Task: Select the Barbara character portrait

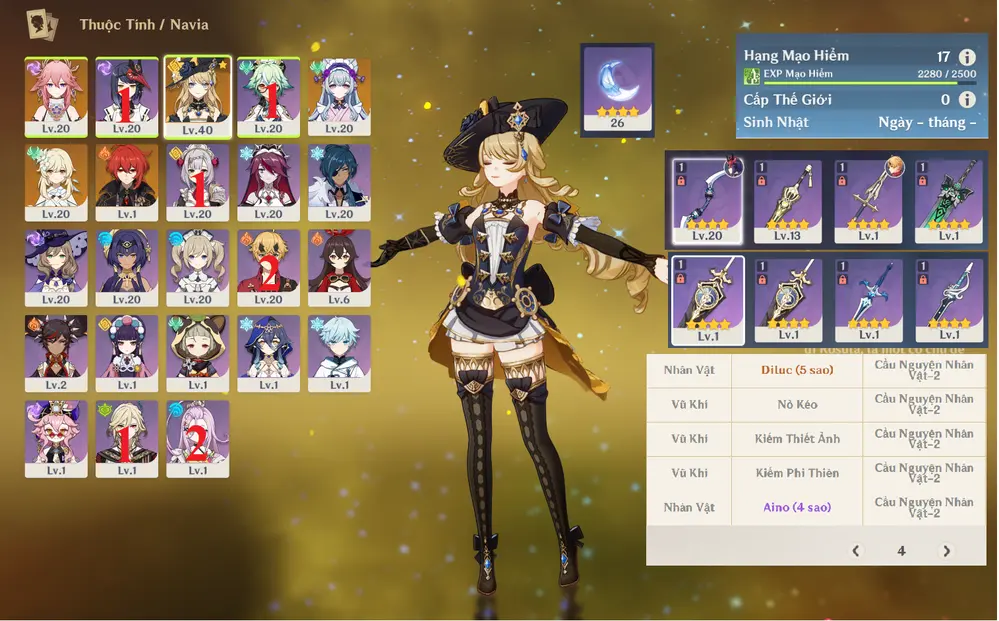Action: click(x=198, y=267)
